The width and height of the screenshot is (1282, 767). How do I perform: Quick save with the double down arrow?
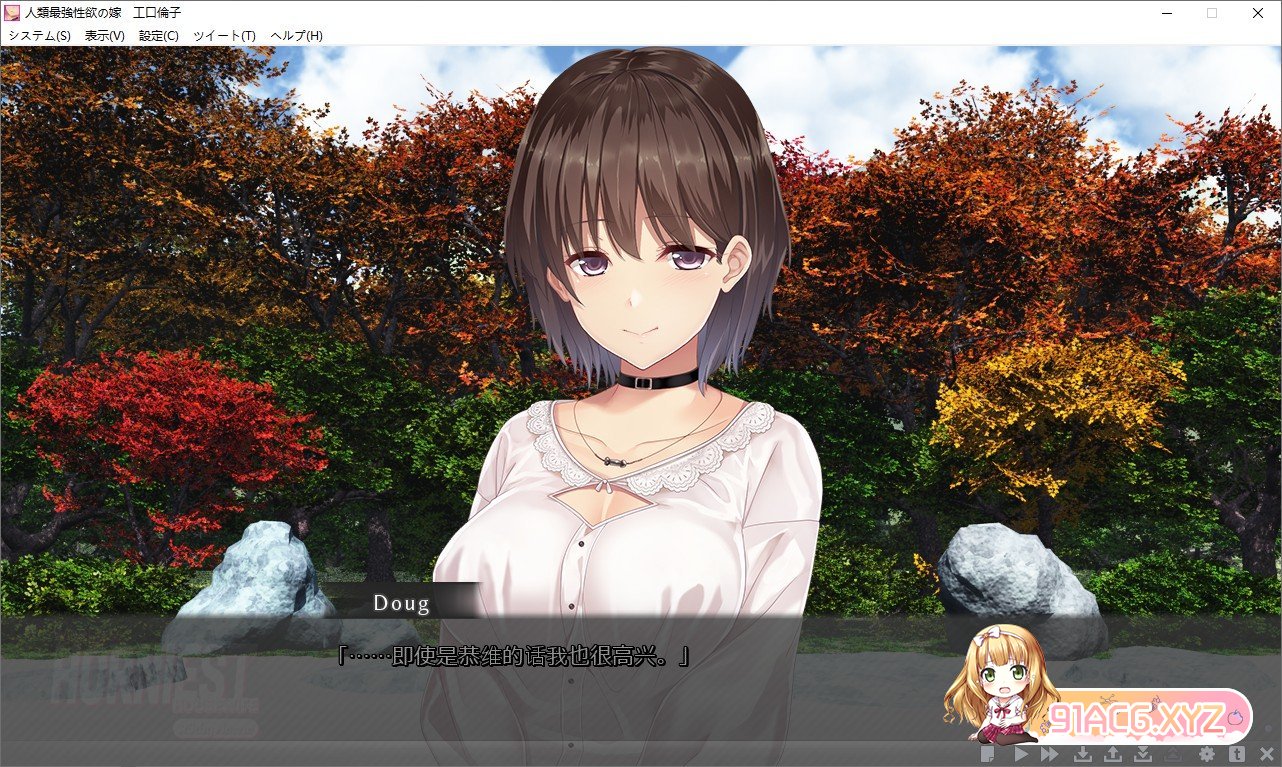tap(1143, 754)
